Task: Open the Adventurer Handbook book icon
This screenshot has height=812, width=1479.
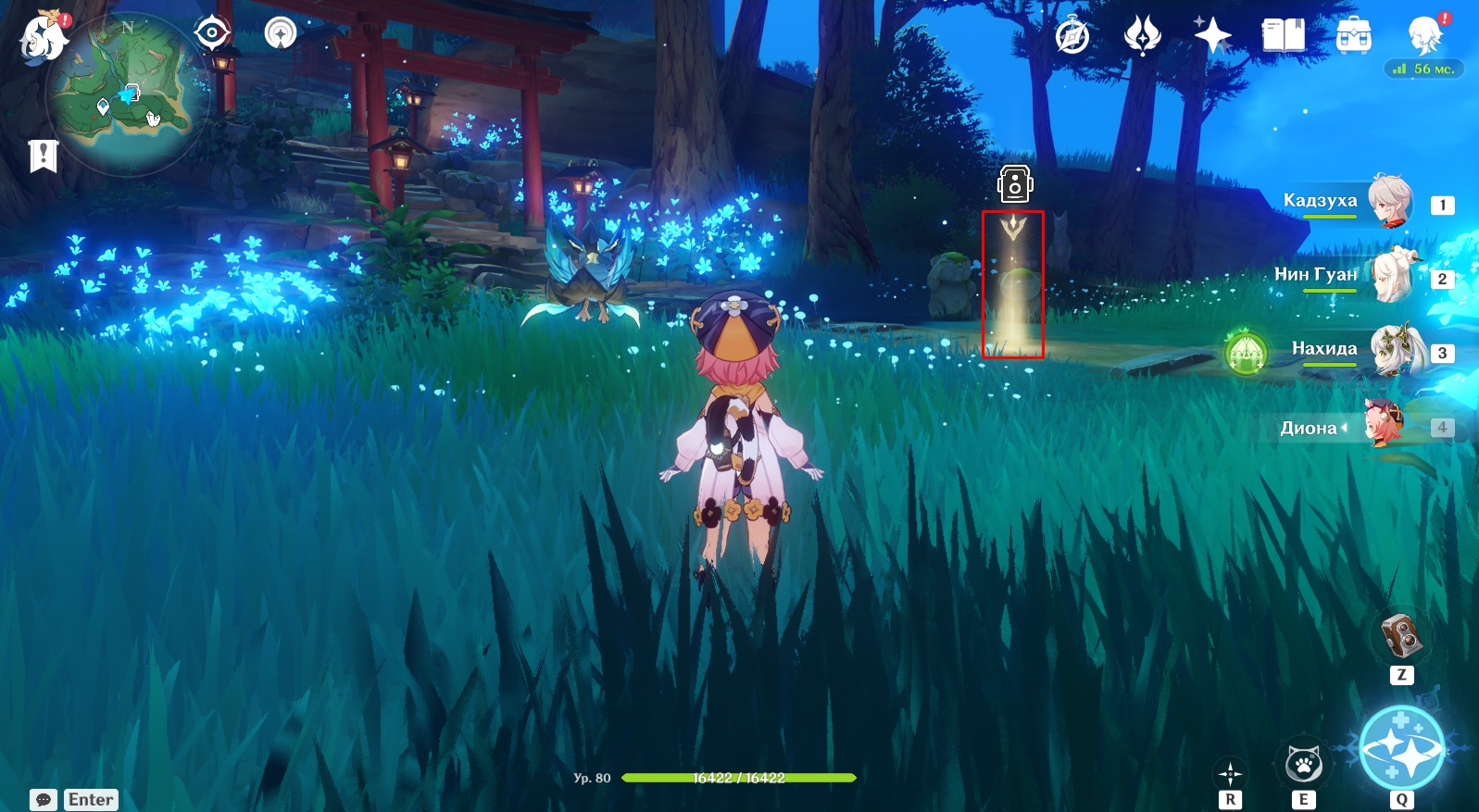Action: [x=1283, y=37]
